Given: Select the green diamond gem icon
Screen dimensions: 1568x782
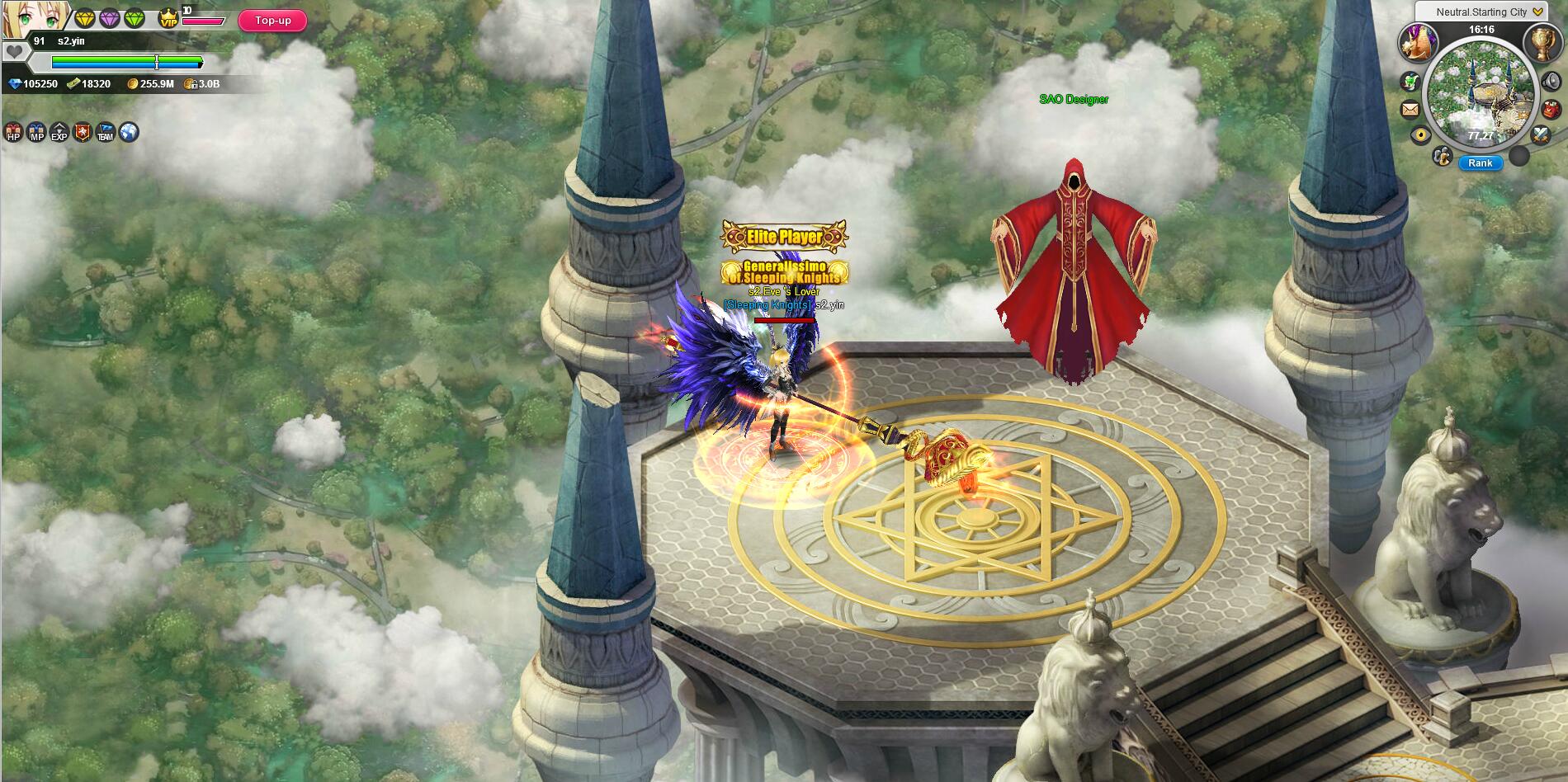Looking at the screenshot, I should [135, 18].
